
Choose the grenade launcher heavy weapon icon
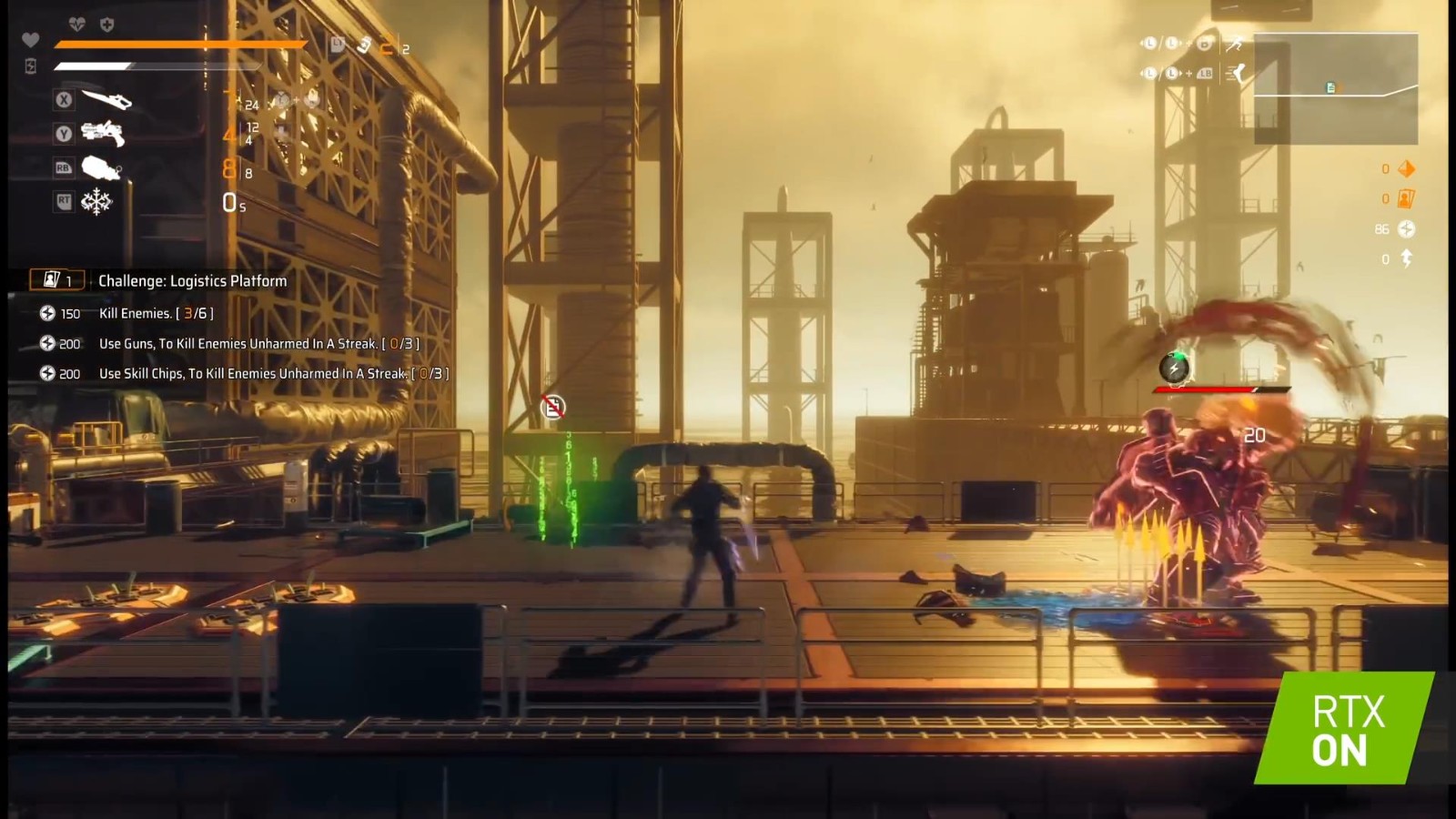pos(101,167)
